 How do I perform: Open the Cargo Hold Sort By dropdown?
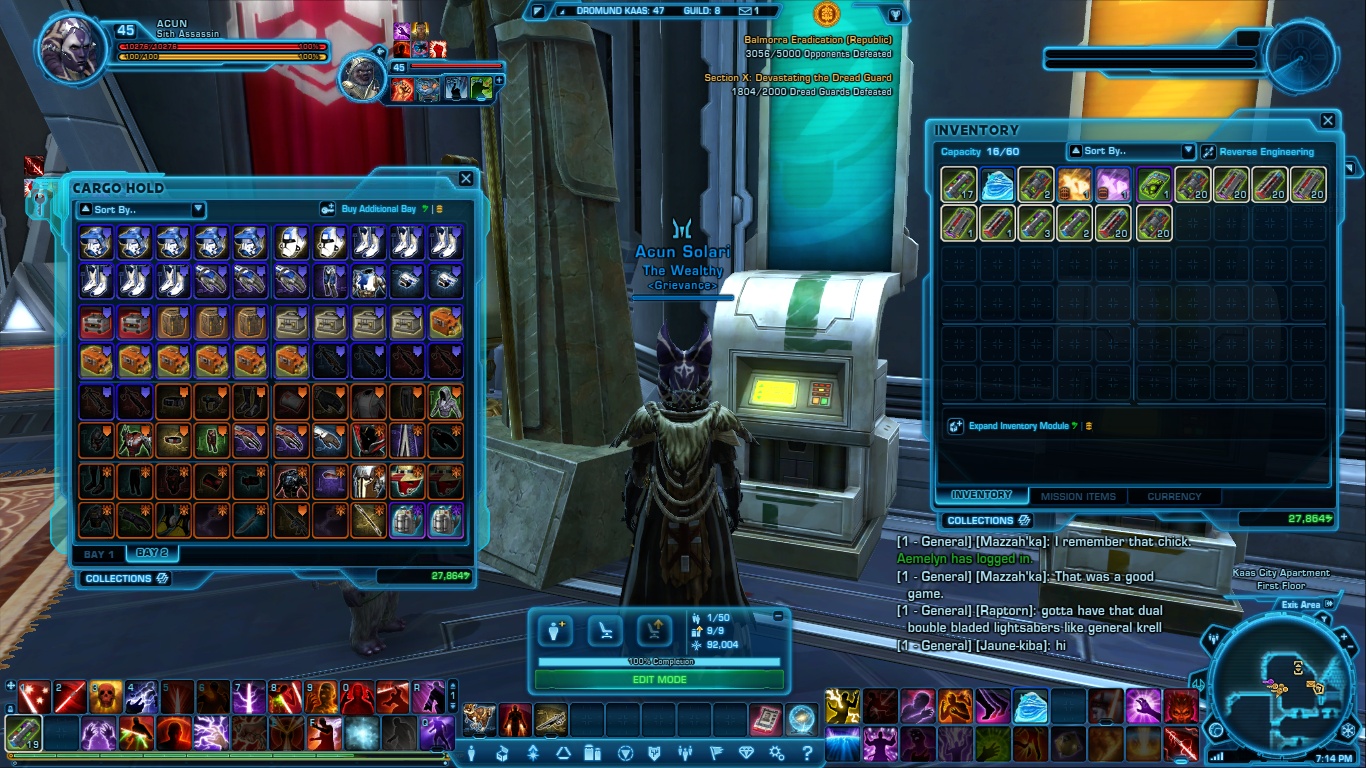140,210
